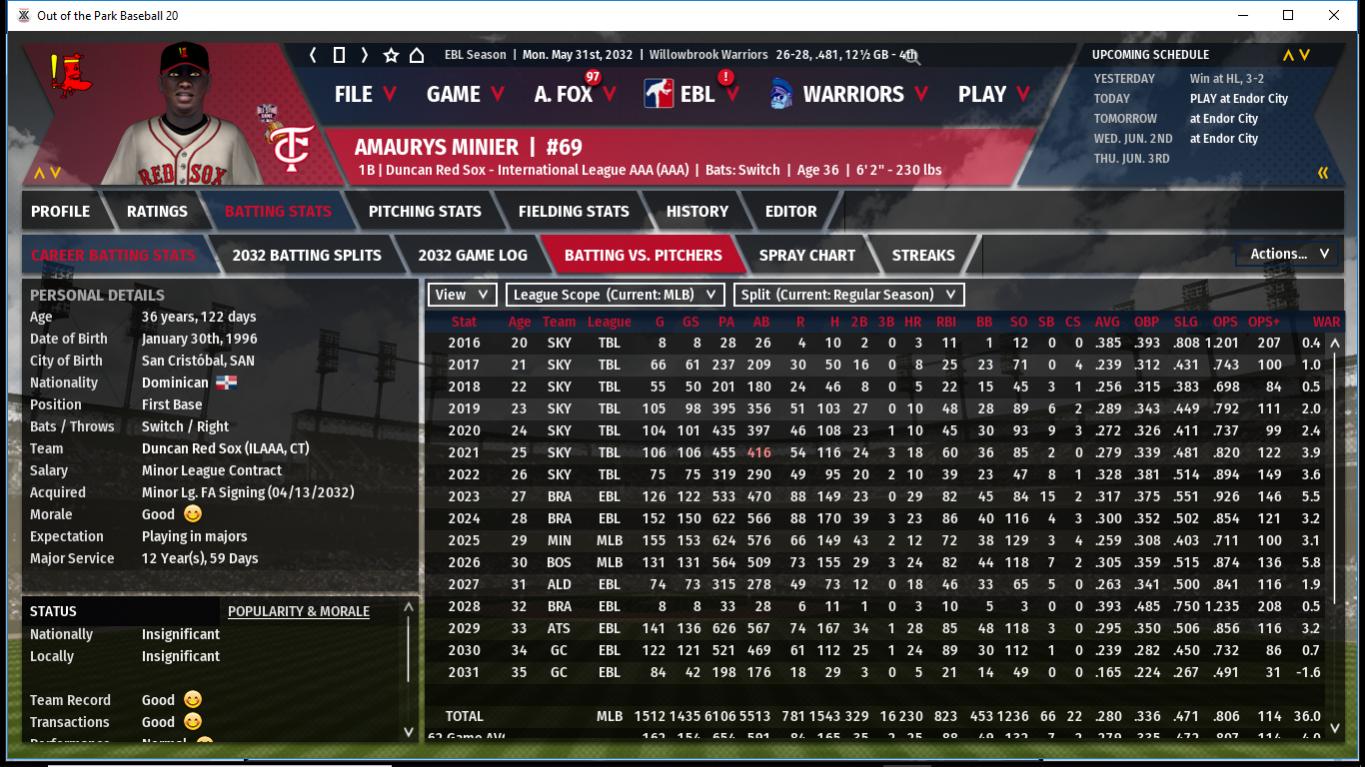View 2032 BATTING SPLITS
The image size is (1365, 767).
306,255
